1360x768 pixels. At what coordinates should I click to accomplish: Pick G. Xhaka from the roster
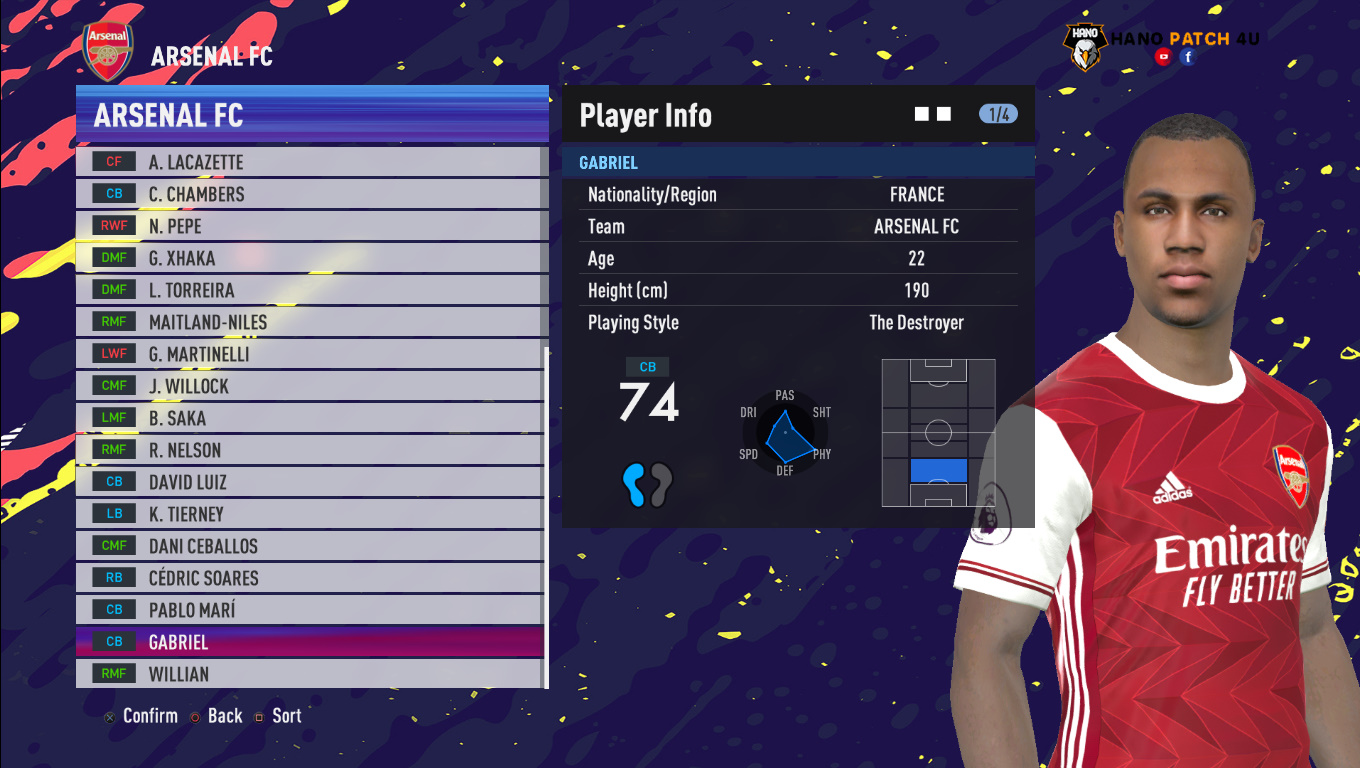tap(310, 258)
